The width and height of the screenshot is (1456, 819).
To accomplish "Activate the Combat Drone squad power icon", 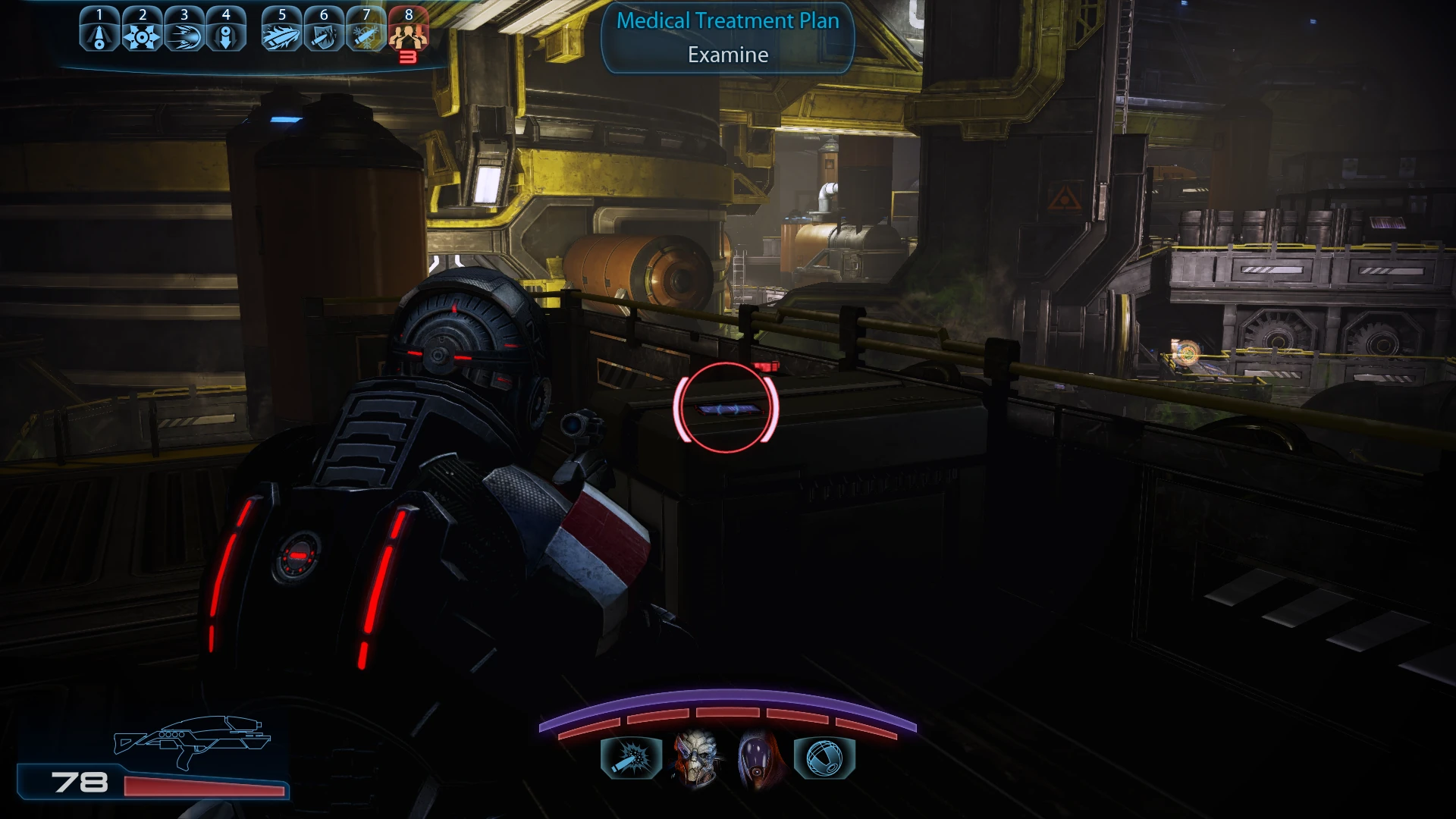I will pyautogui.click(x=824, y=757).
